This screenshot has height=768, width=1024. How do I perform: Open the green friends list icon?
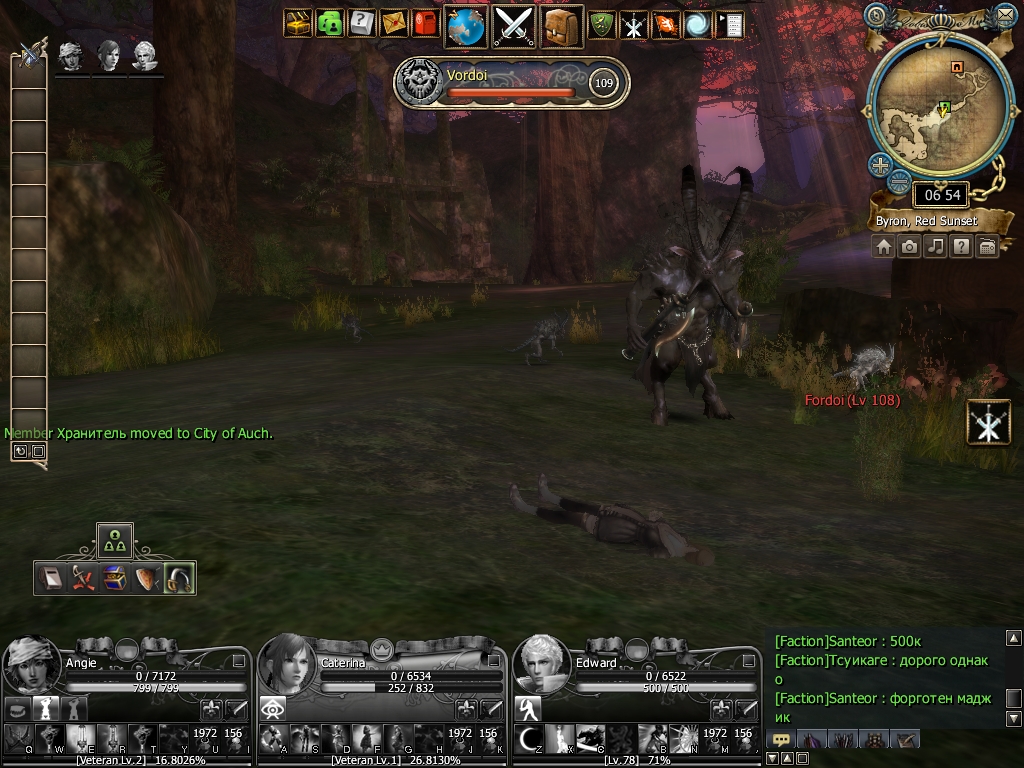[329, 24]
